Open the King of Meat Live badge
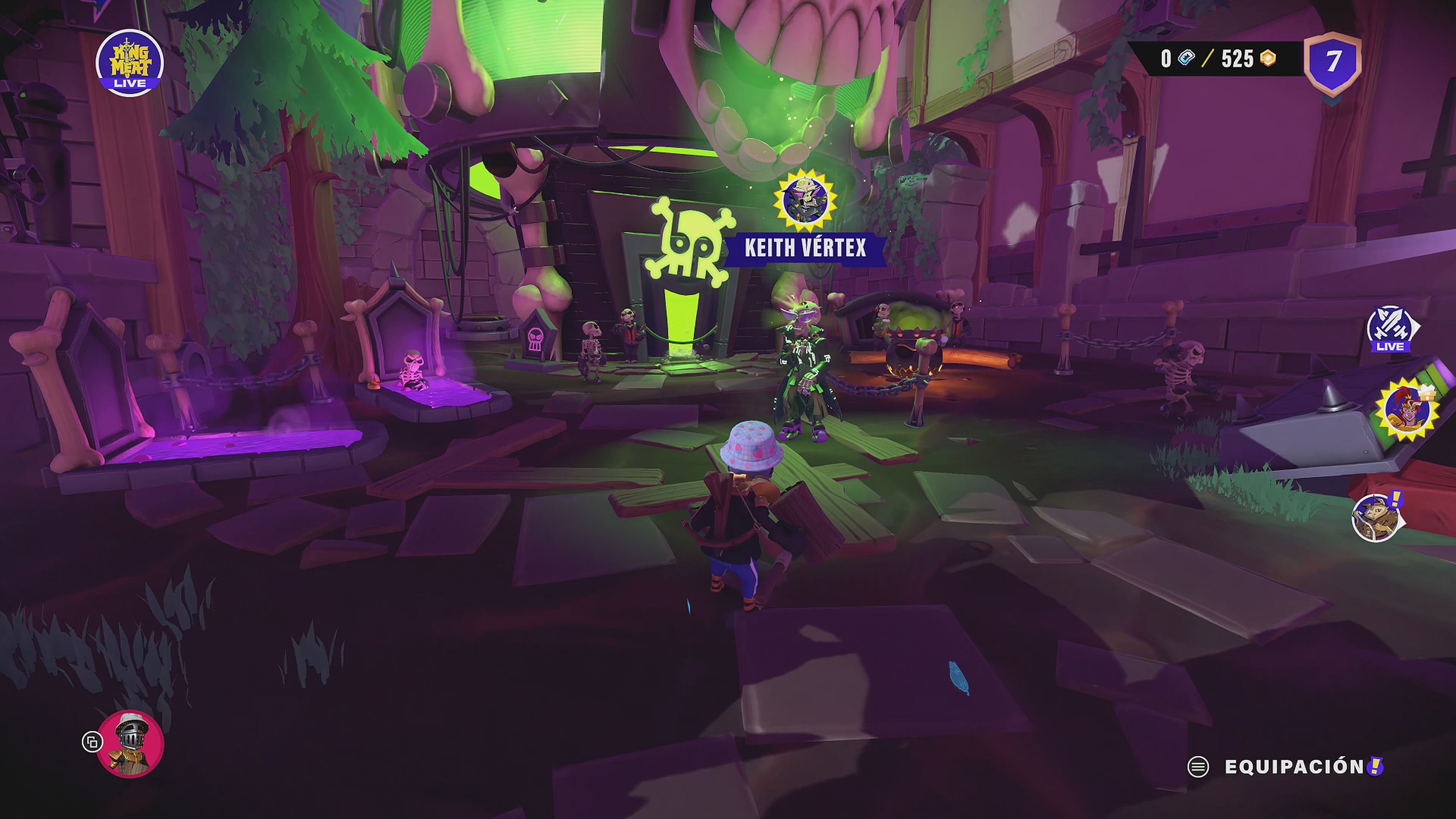Image resolution: width=1456 pixels, height=819 pixels. [129, 63]
